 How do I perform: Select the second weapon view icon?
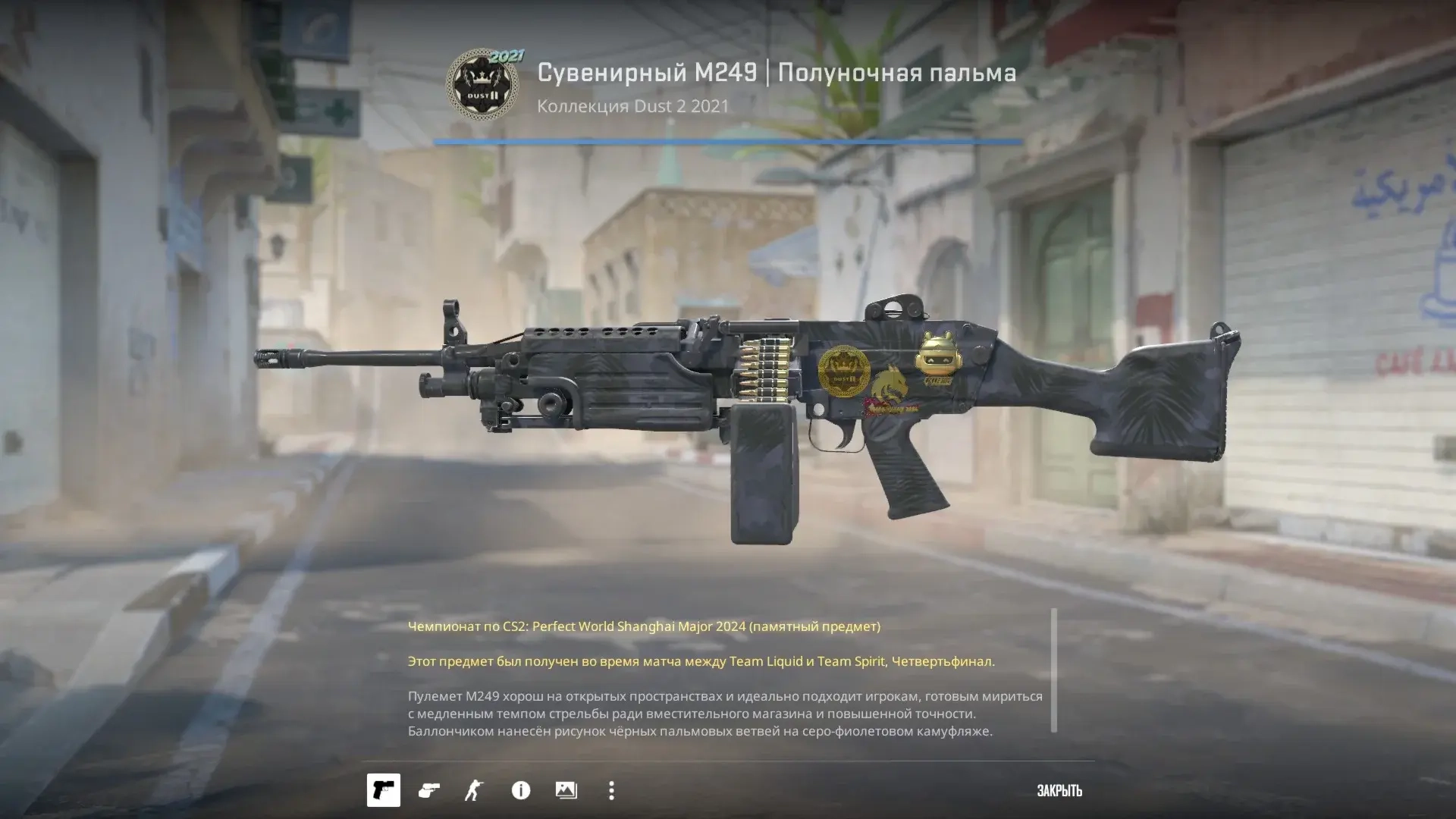(428, 791)
